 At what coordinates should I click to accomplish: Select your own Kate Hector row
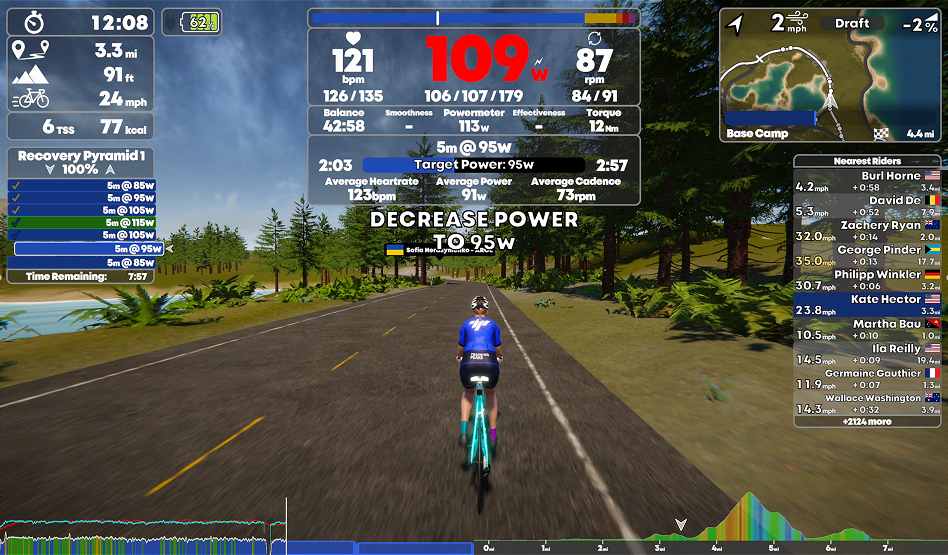point(867,304)
